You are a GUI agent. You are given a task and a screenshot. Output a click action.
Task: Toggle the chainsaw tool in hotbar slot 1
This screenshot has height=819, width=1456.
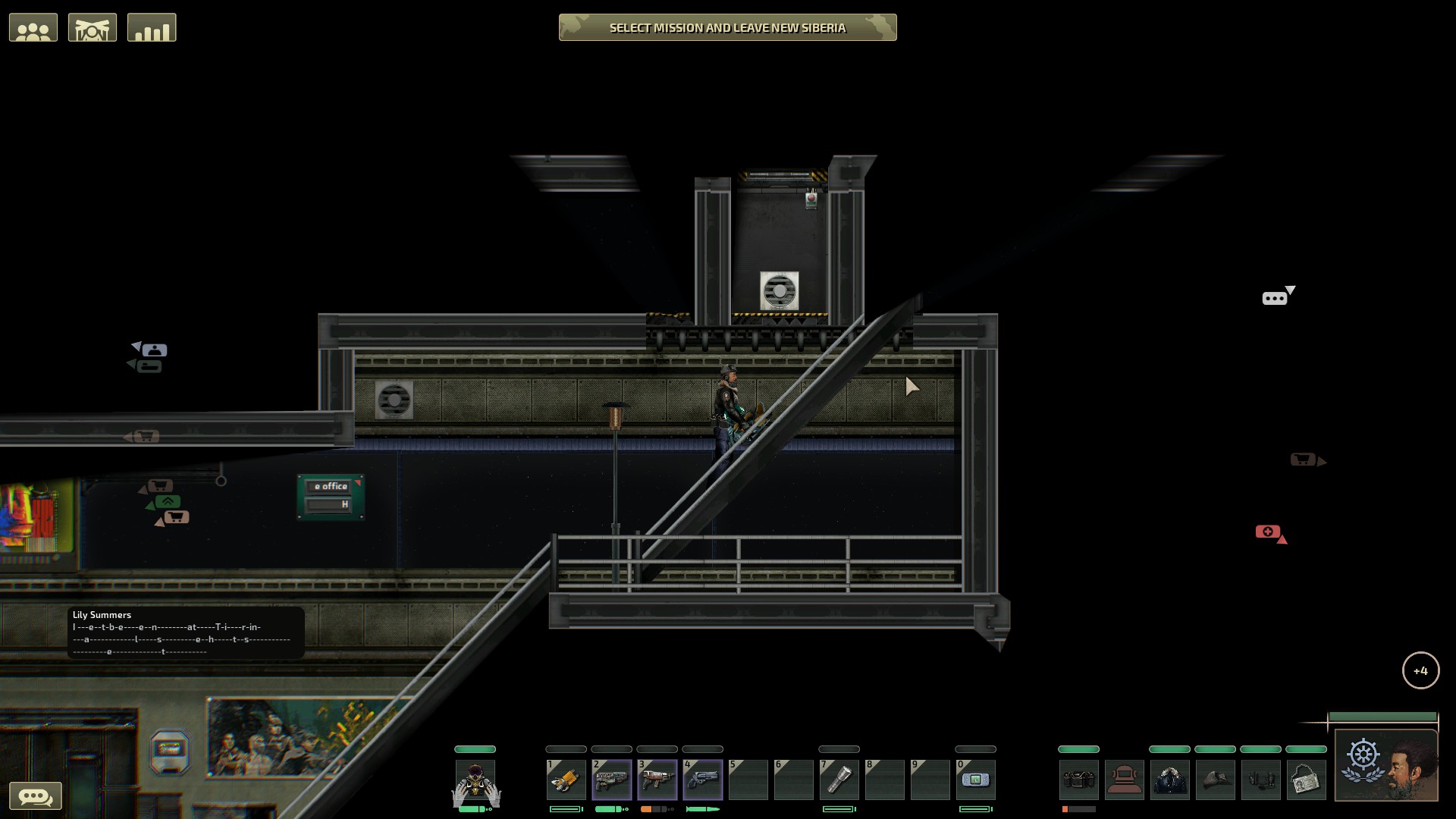[566, 780]
